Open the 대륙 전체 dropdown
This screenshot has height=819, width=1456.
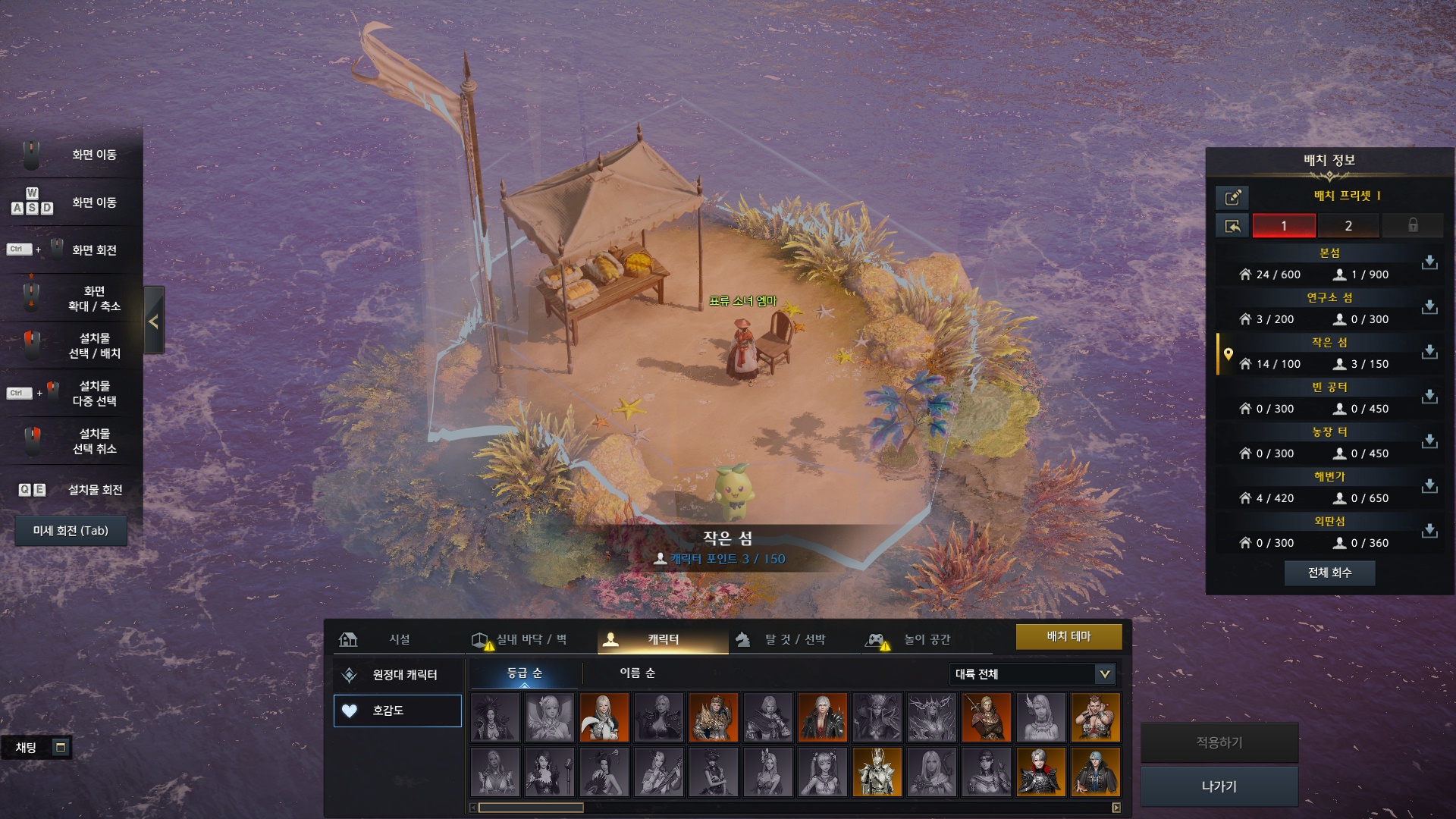pos(1032,673)
